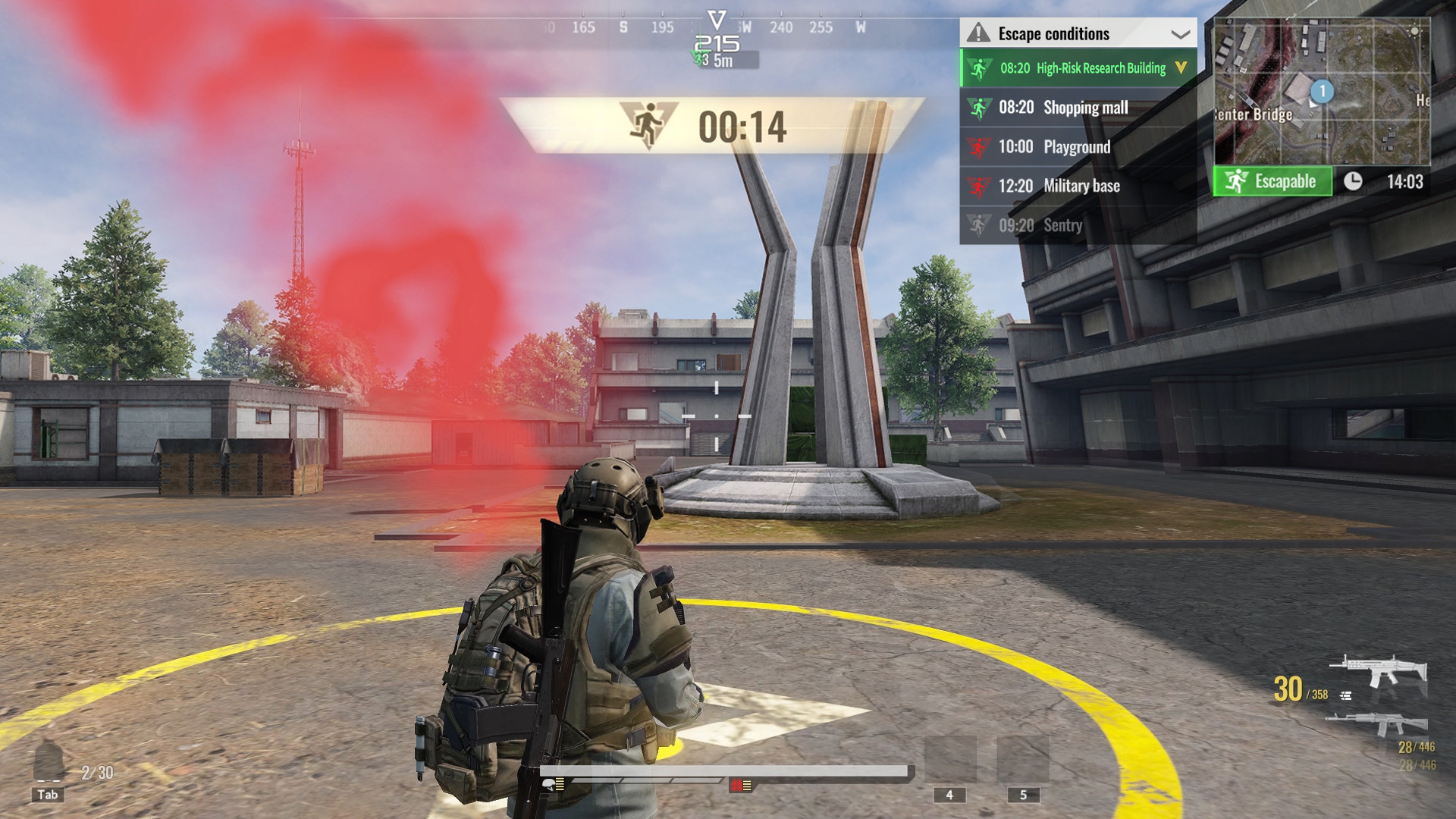Select hotbar slot 4
This screenshot has height=819, width=1456.
pyautogui.click(x=948, y=793)
